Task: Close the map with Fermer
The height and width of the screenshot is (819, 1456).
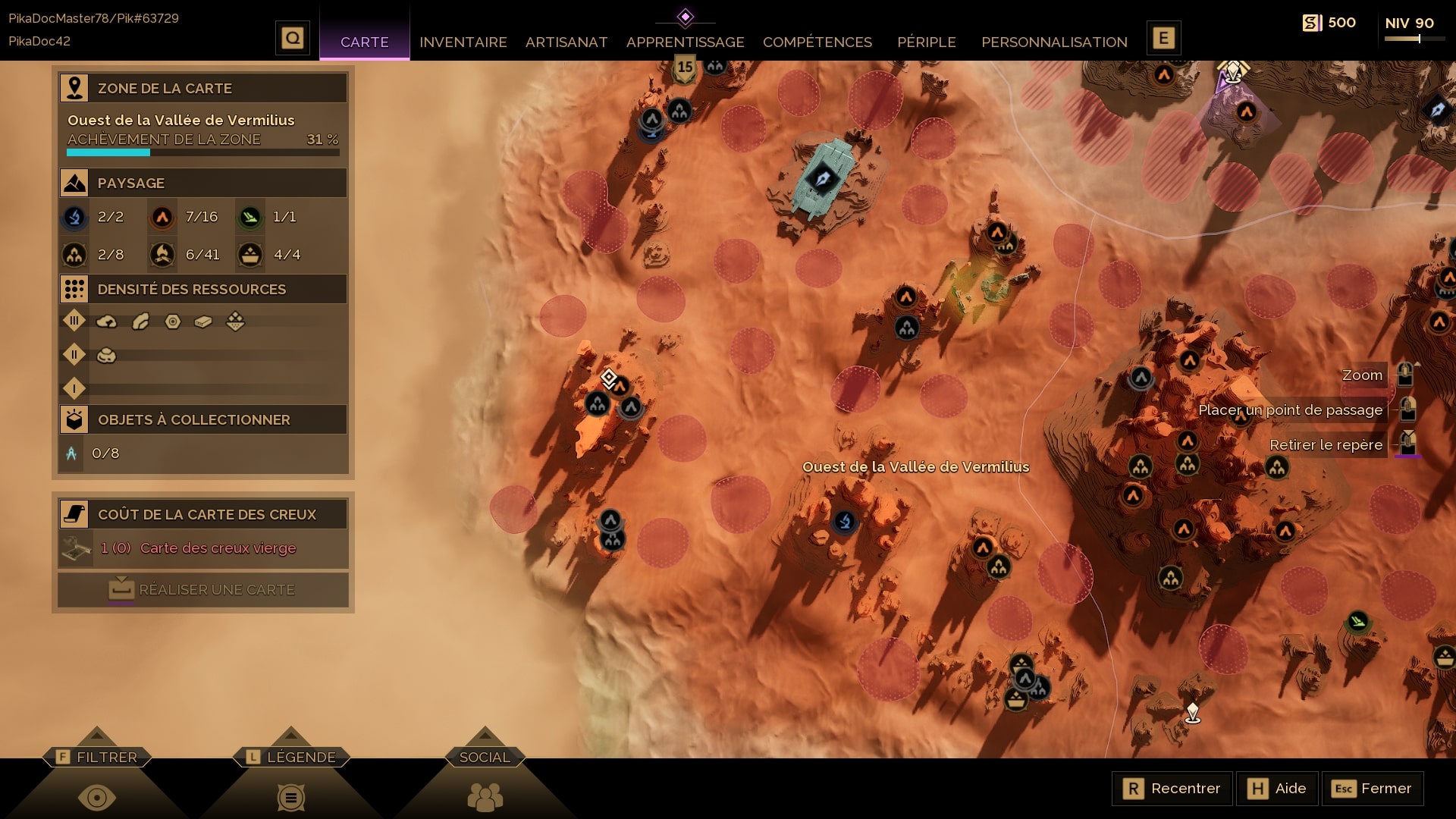Action: click(1373, 789)
